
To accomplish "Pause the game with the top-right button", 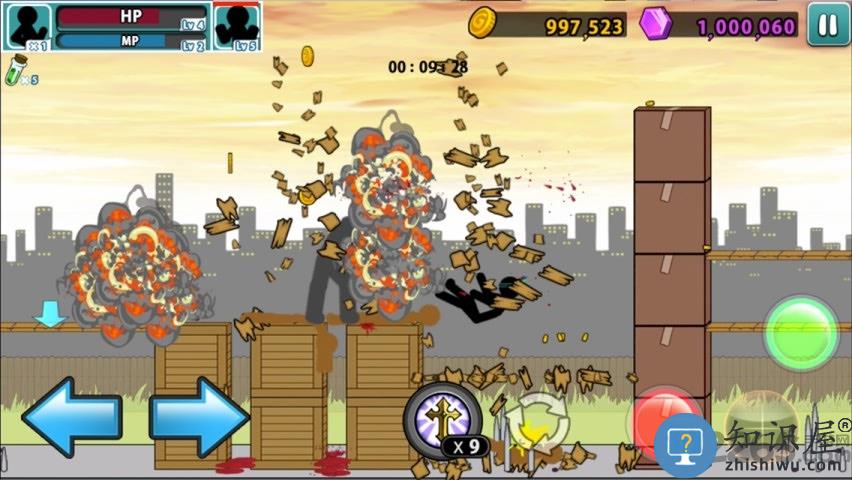I will tap(827, 25).
